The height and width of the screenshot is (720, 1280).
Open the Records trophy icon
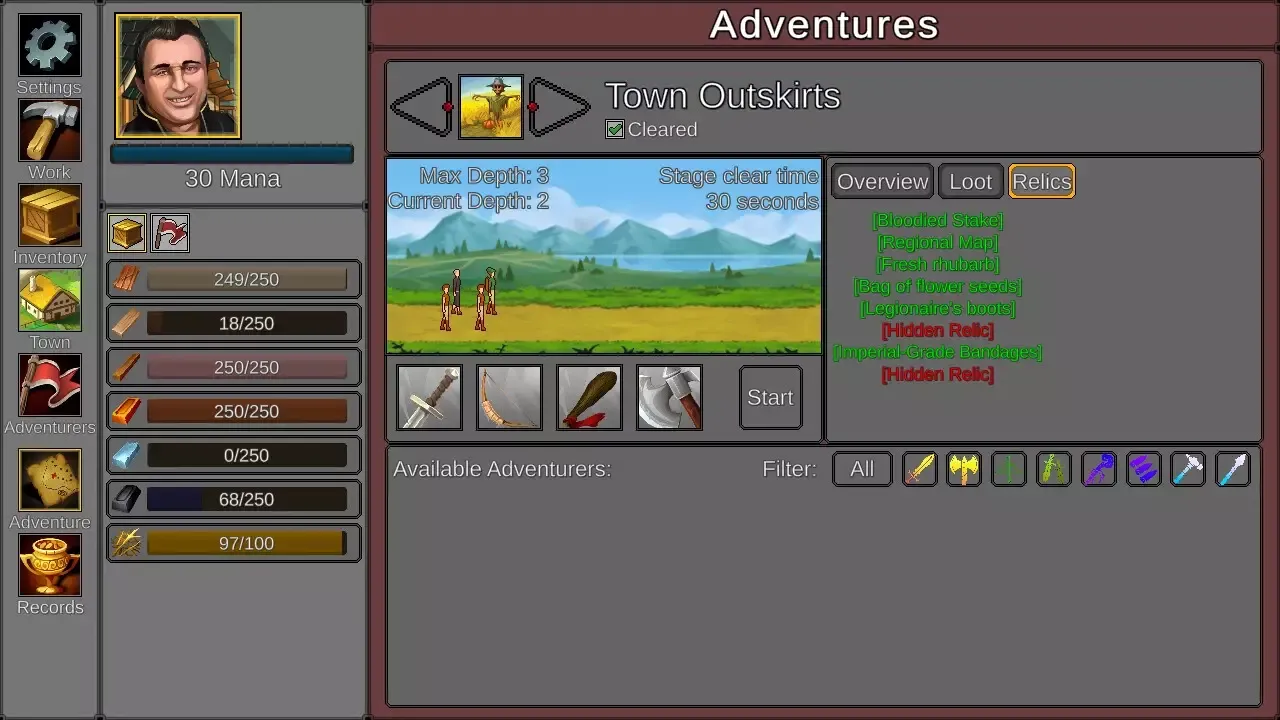pos(49,568)
